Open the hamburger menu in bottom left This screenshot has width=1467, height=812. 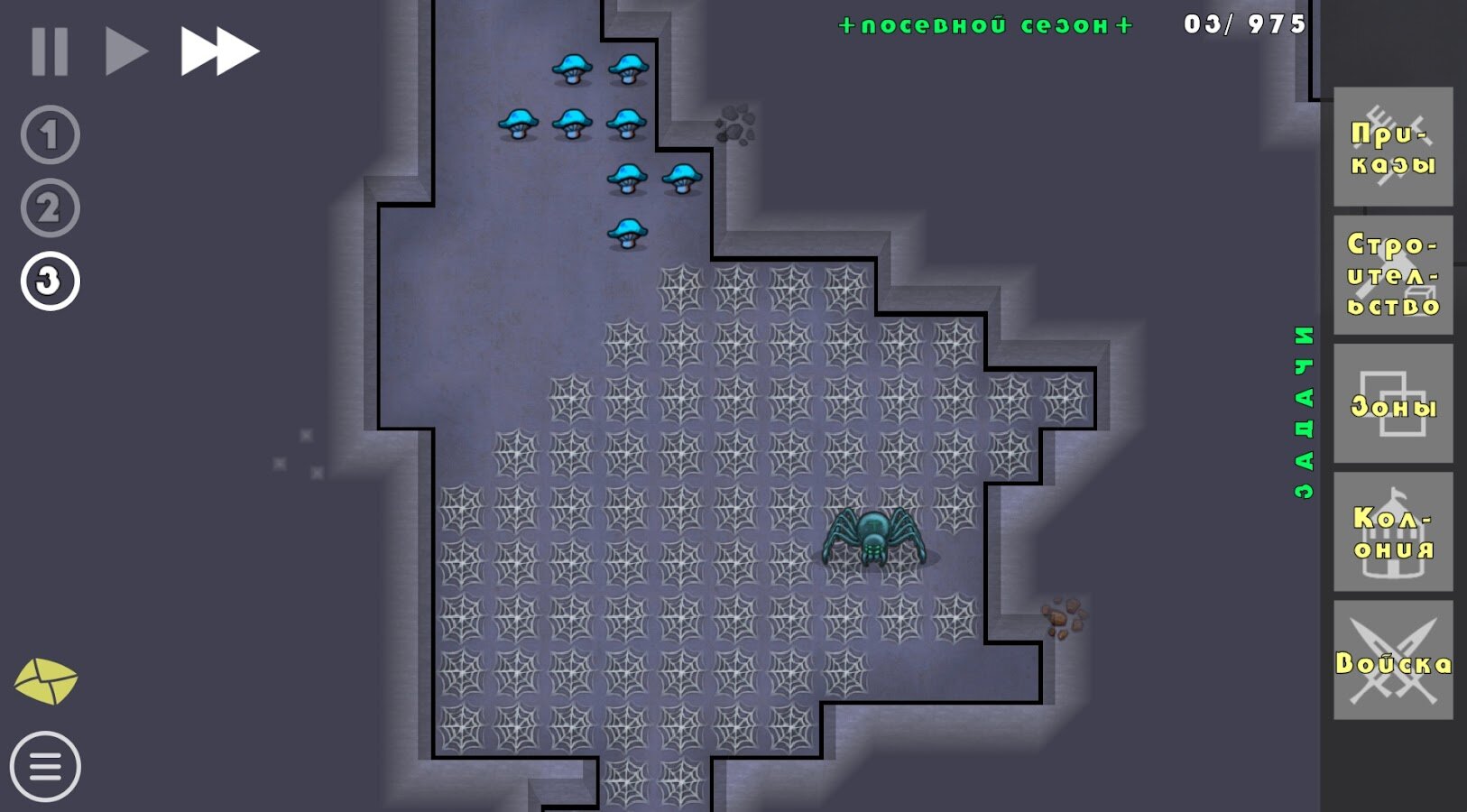[x=48, y=768]
